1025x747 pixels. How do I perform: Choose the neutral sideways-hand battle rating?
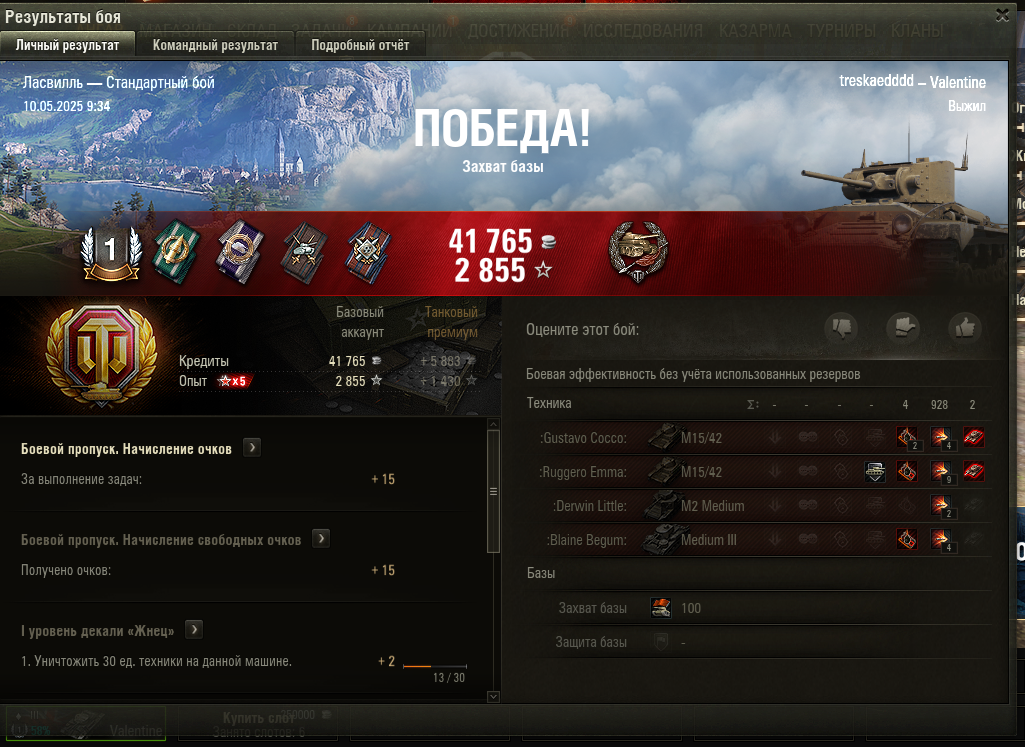click(903, 327)
